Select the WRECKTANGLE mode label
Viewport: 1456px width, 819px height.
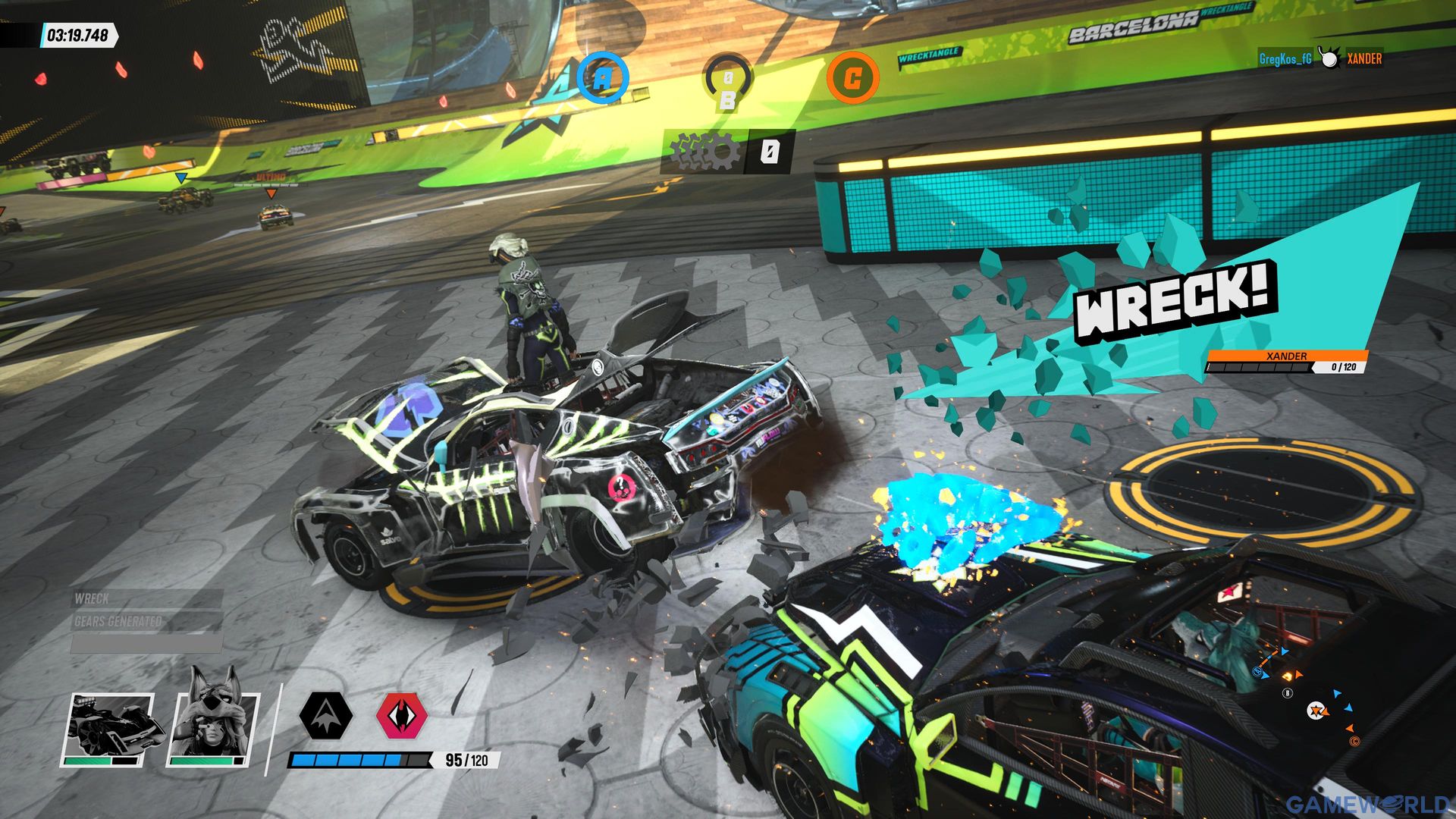point(928,55)
